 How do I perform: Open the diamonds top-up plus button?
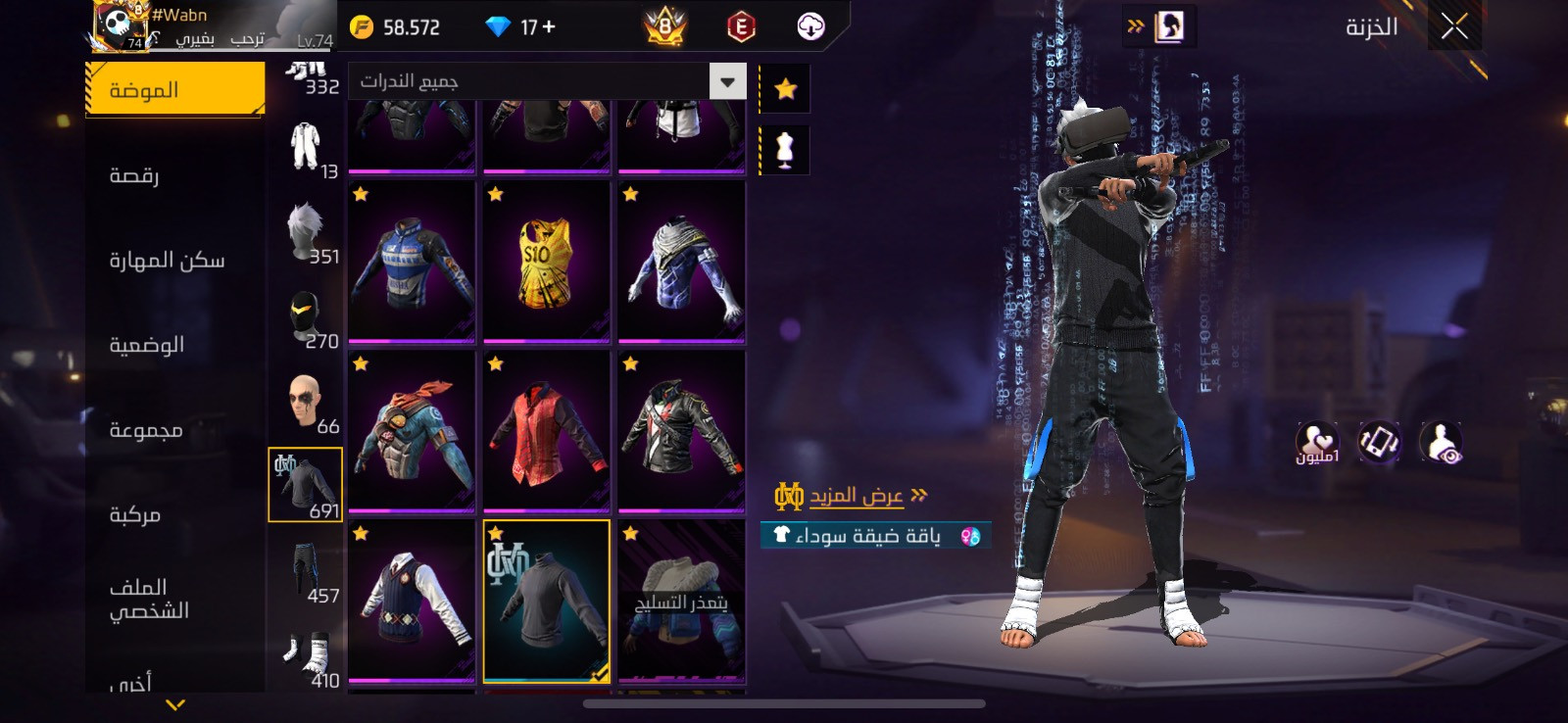pyautogui.click(x=548, y=27)
